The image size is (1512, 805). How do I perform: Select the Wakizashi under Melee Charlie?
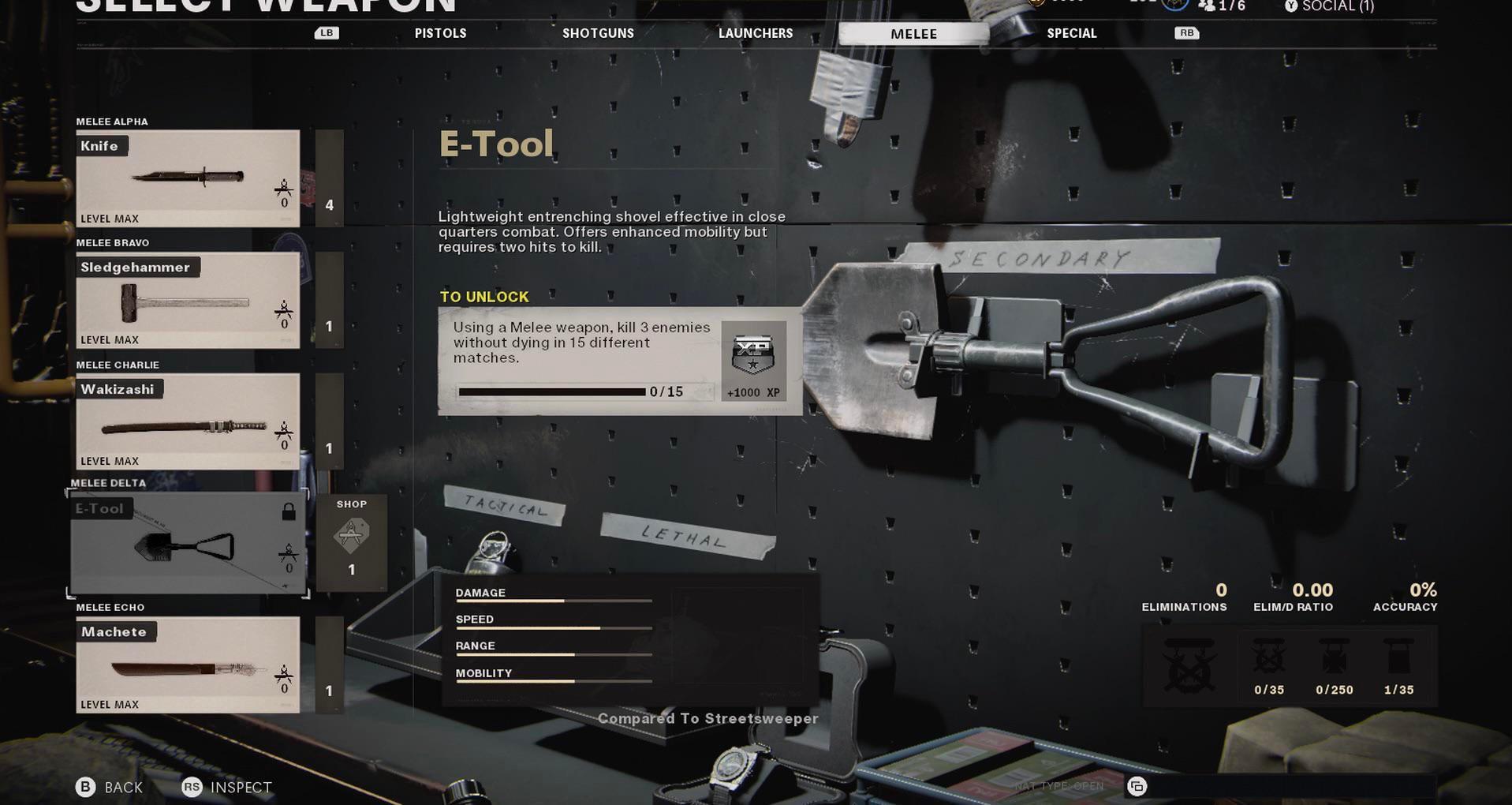187,422
